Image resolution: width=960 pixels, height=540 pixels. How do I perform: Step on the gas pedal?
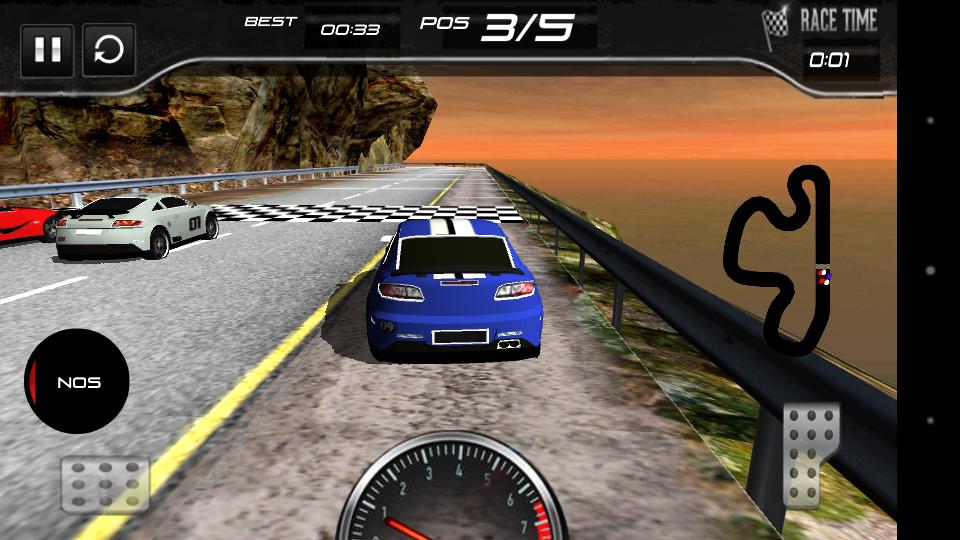tap(810, 455)
